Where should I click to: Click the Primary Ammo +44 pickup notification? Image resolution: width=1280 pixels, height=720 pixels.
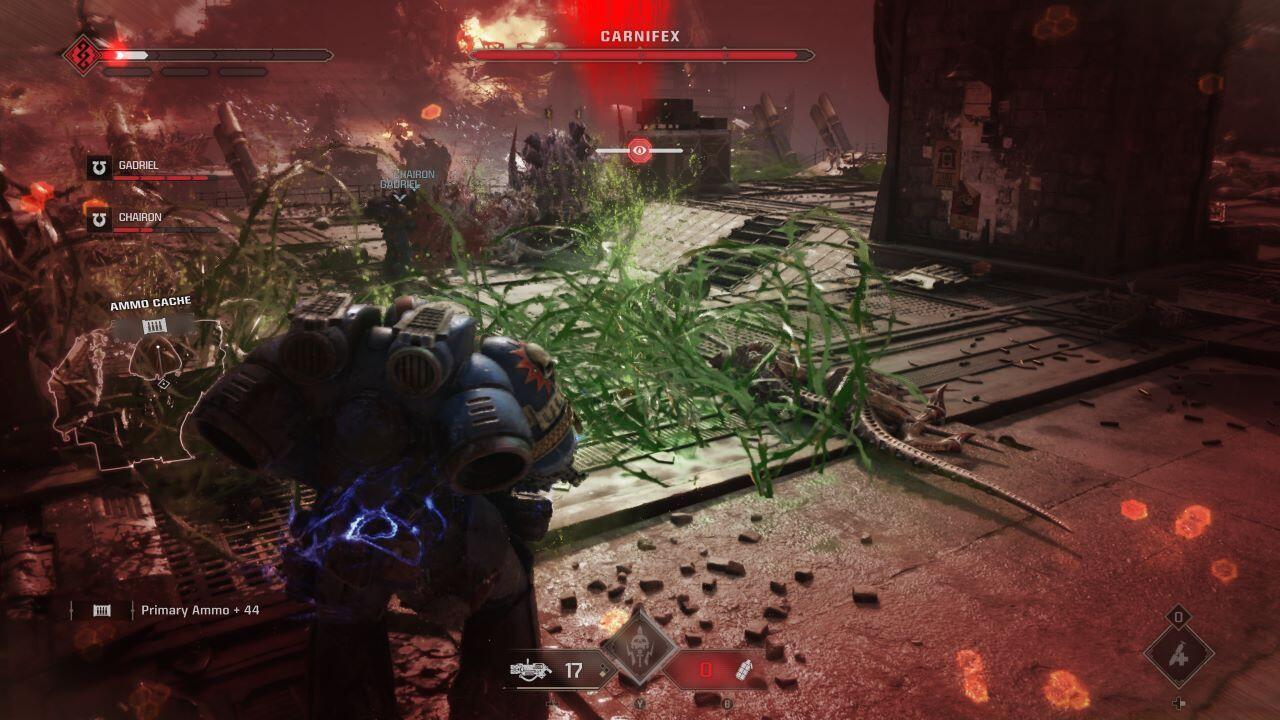[x=202, y=608]
